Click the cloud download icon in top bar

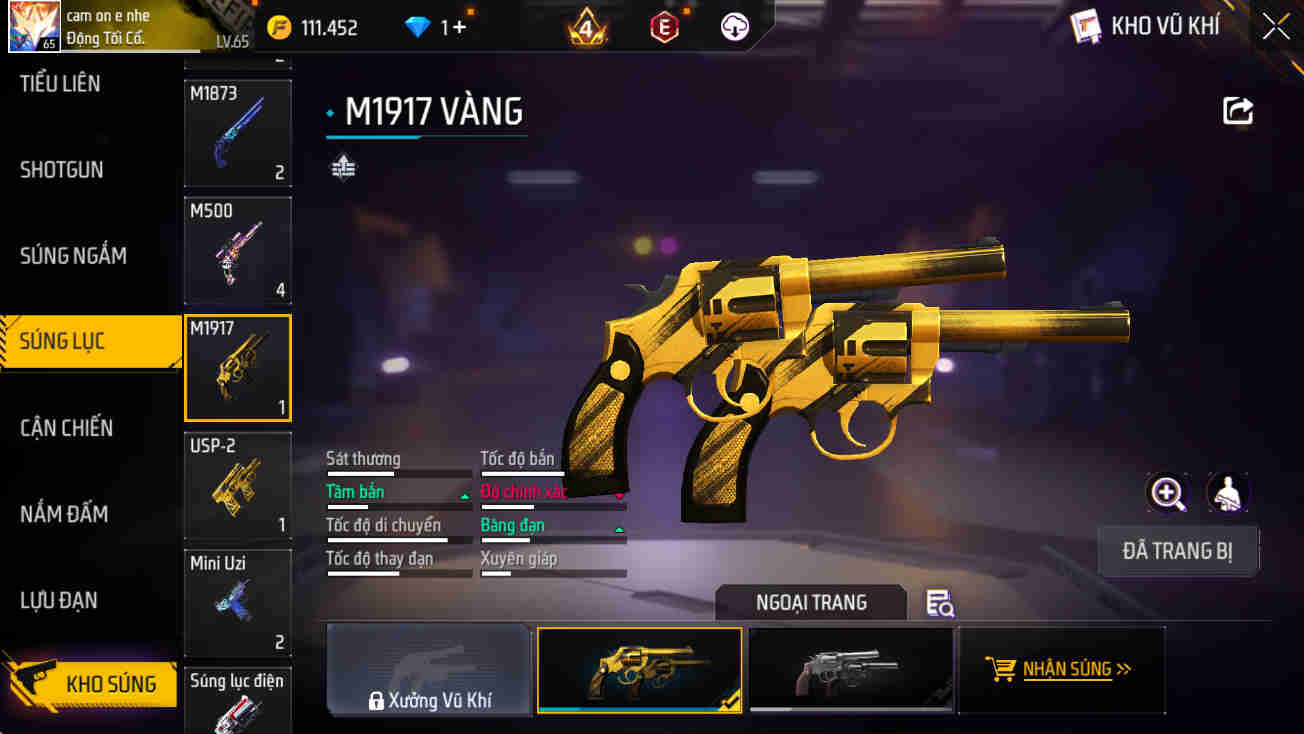point(733,26)
